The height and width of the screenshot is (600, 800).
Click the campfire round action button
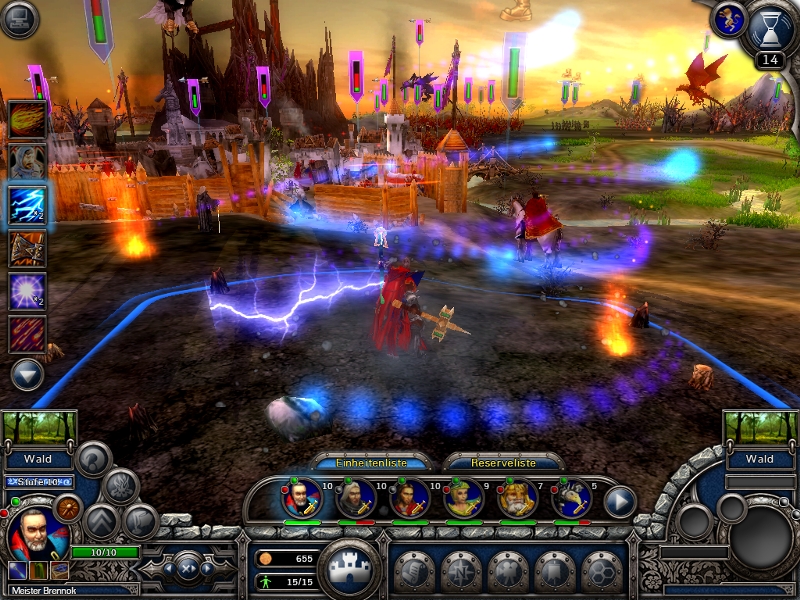point(121,486)
